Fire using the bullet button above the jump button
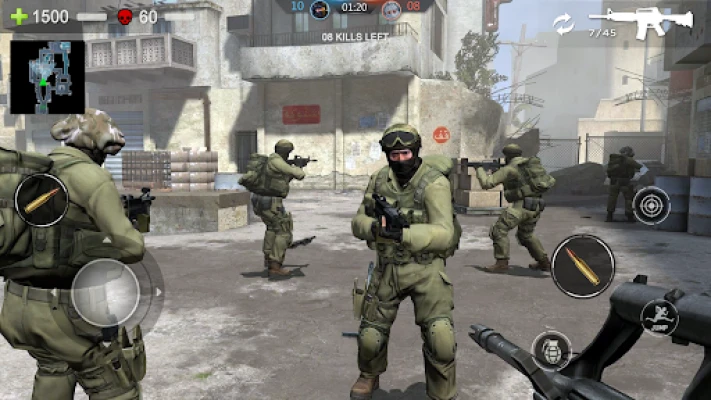This screenshot has height=400, width=711. [x=583, y=266]
